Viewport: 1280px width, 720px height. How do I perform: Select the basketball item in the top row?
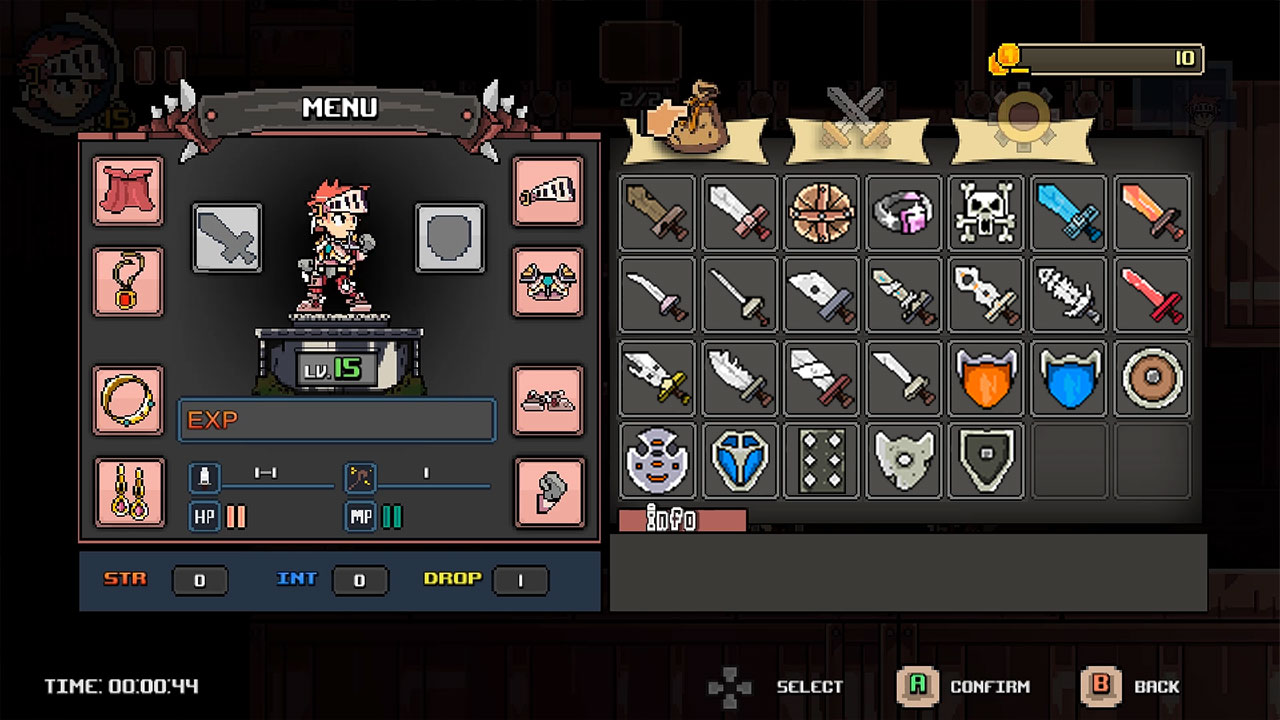821,214
